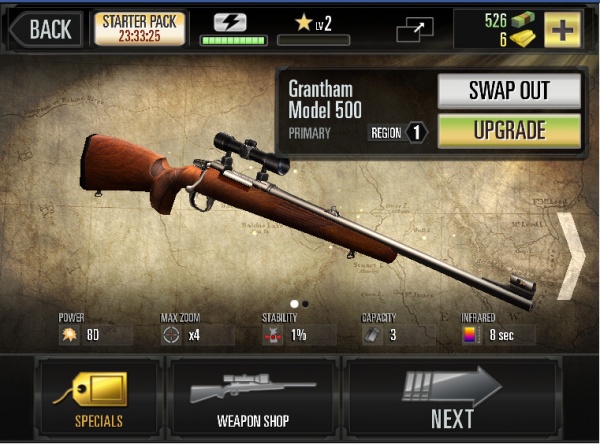
Task: Toggle the screen resize icon
Action: pos(415,29)
